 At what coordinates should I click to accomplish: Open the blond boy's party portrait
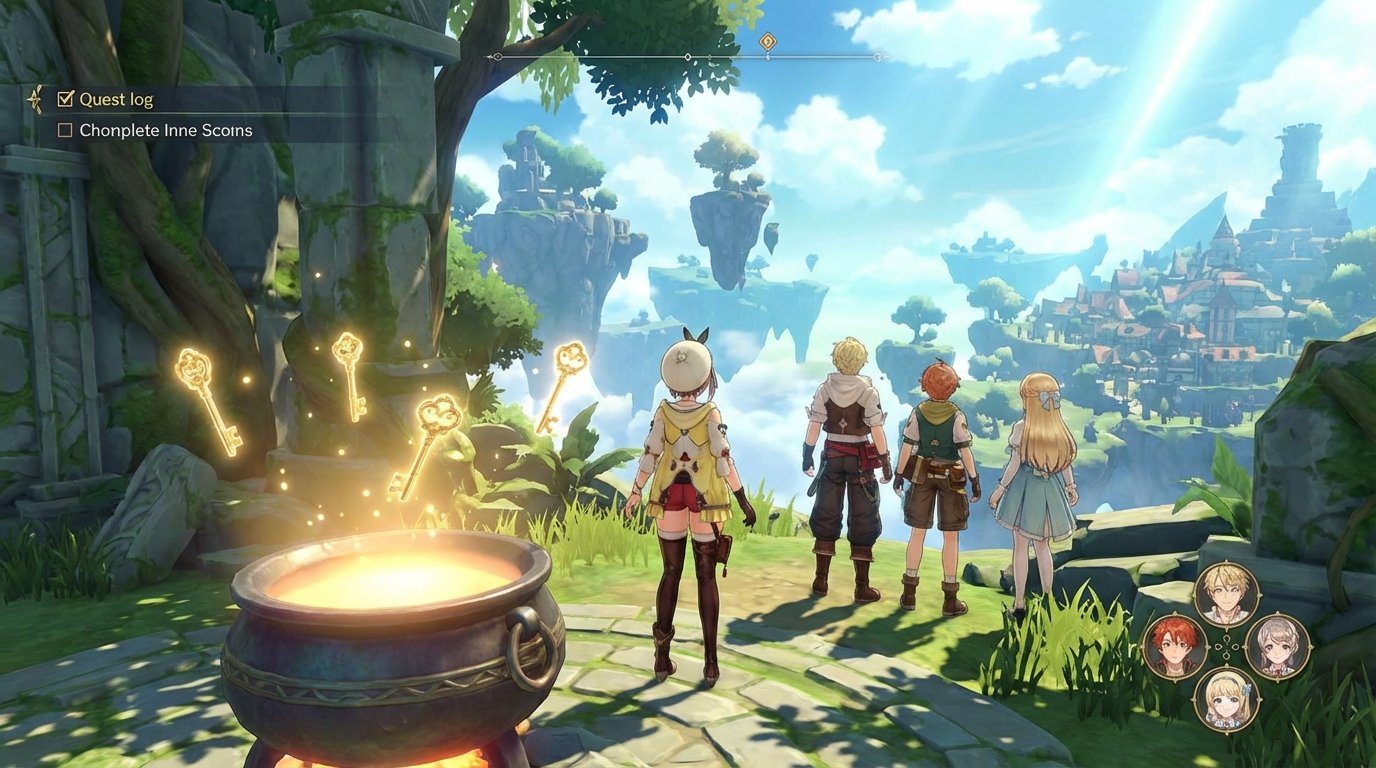click(1227, 596)
